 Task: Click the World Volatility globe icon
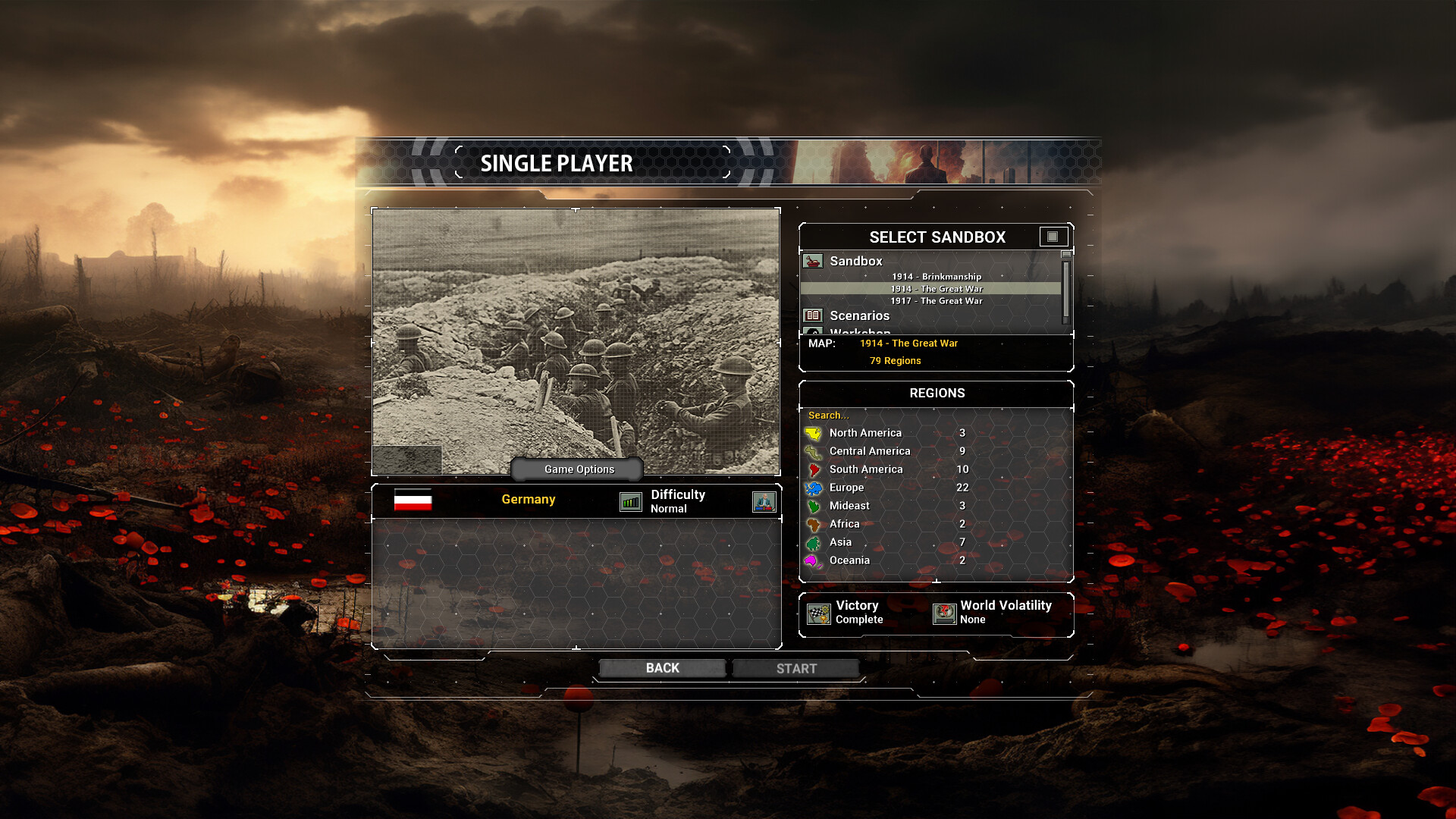coord(944,612)
